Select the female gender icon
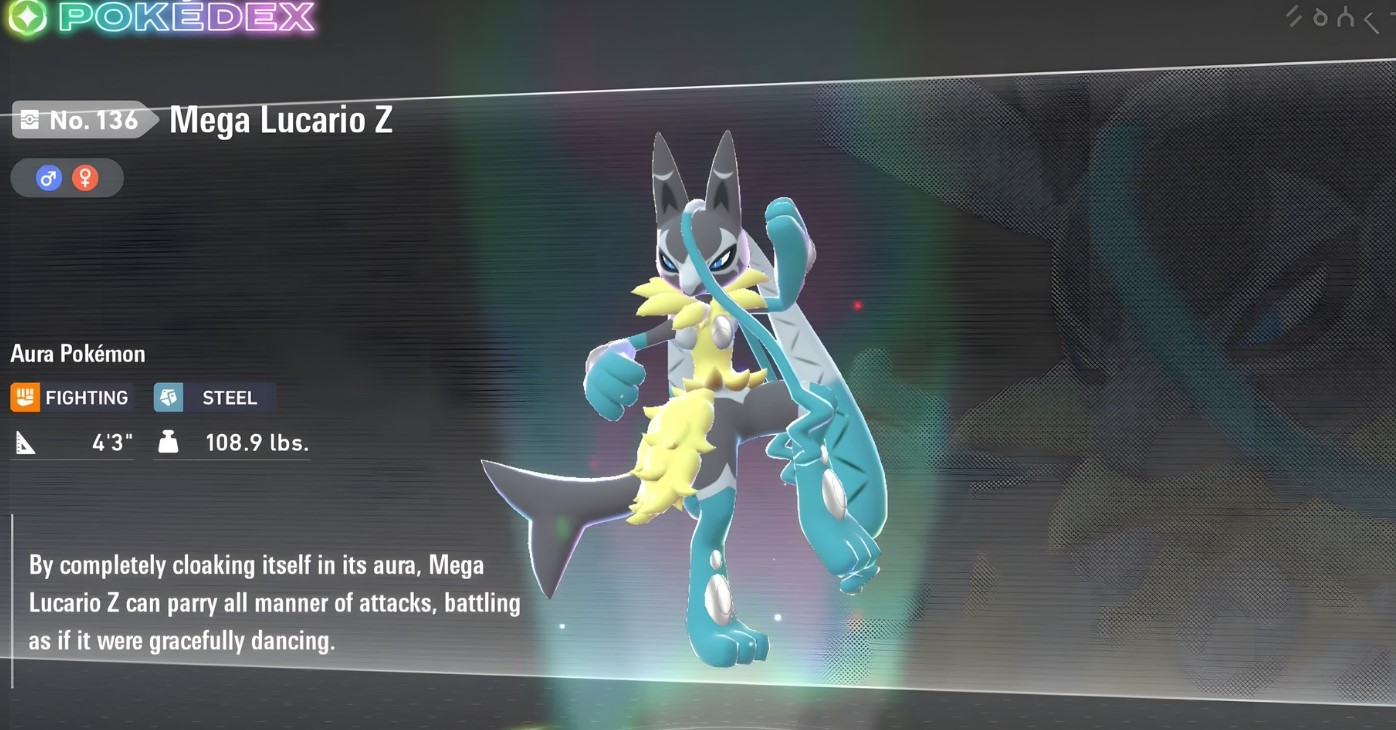The height and width of the screenshot is (730, 1396). point(86,178)
